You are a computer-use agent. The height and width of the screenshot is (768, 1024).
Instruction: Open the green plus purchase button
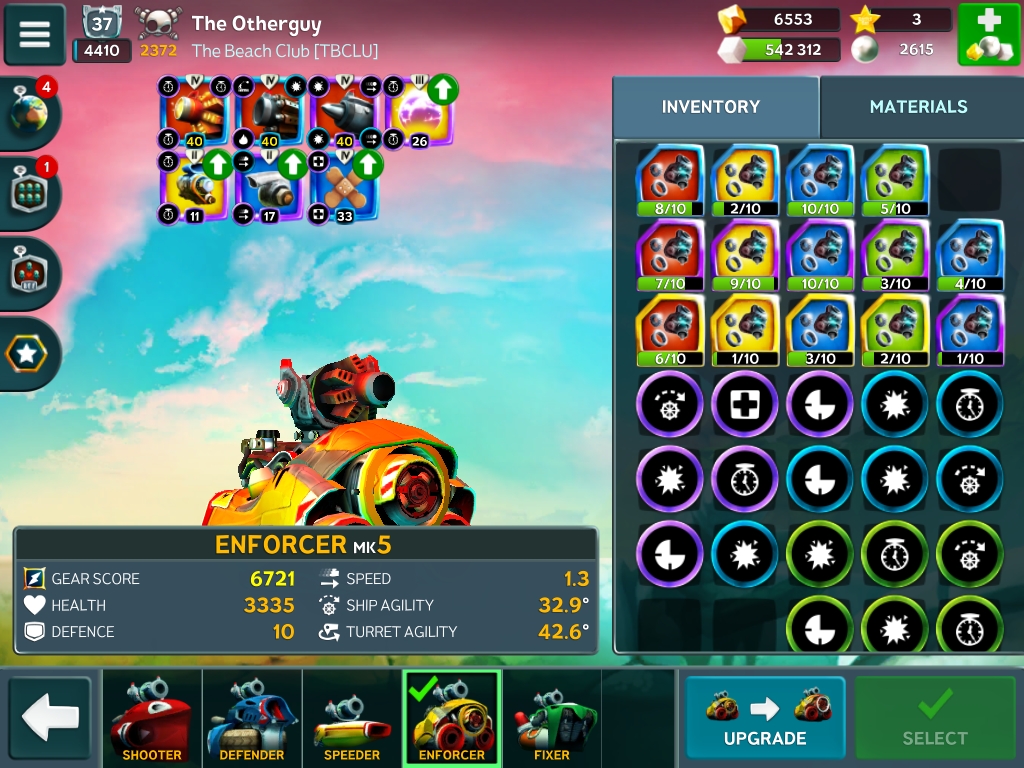pos(988,35)
